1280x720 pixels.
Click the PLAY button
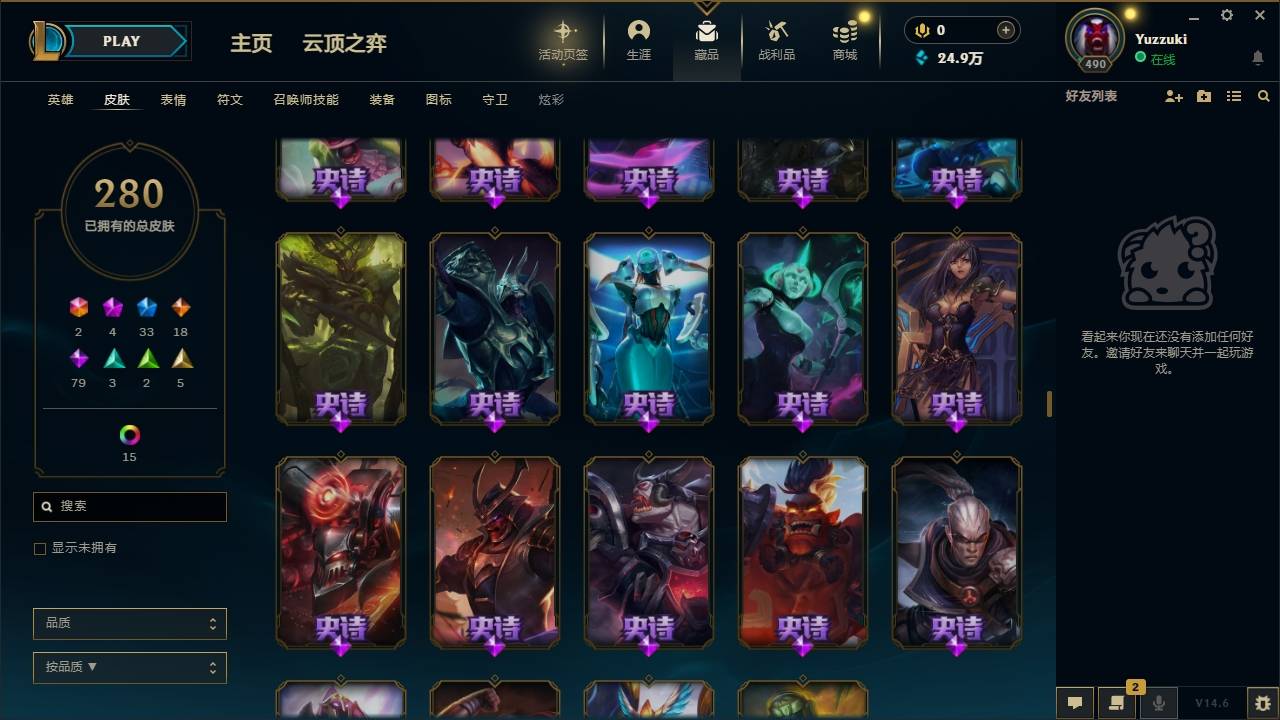click(x=121, y=41)
